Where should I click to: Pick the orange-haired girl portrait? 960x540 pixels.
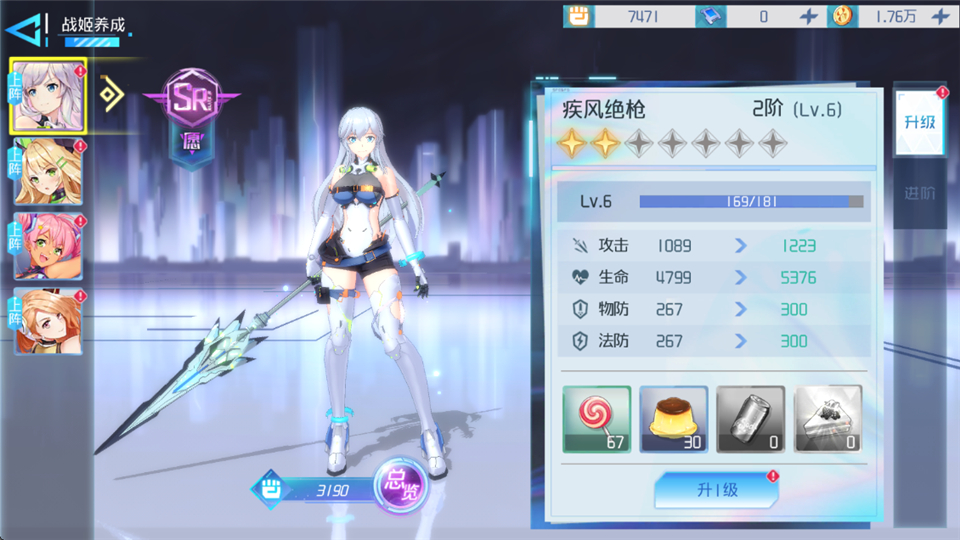tap(48, 321)
